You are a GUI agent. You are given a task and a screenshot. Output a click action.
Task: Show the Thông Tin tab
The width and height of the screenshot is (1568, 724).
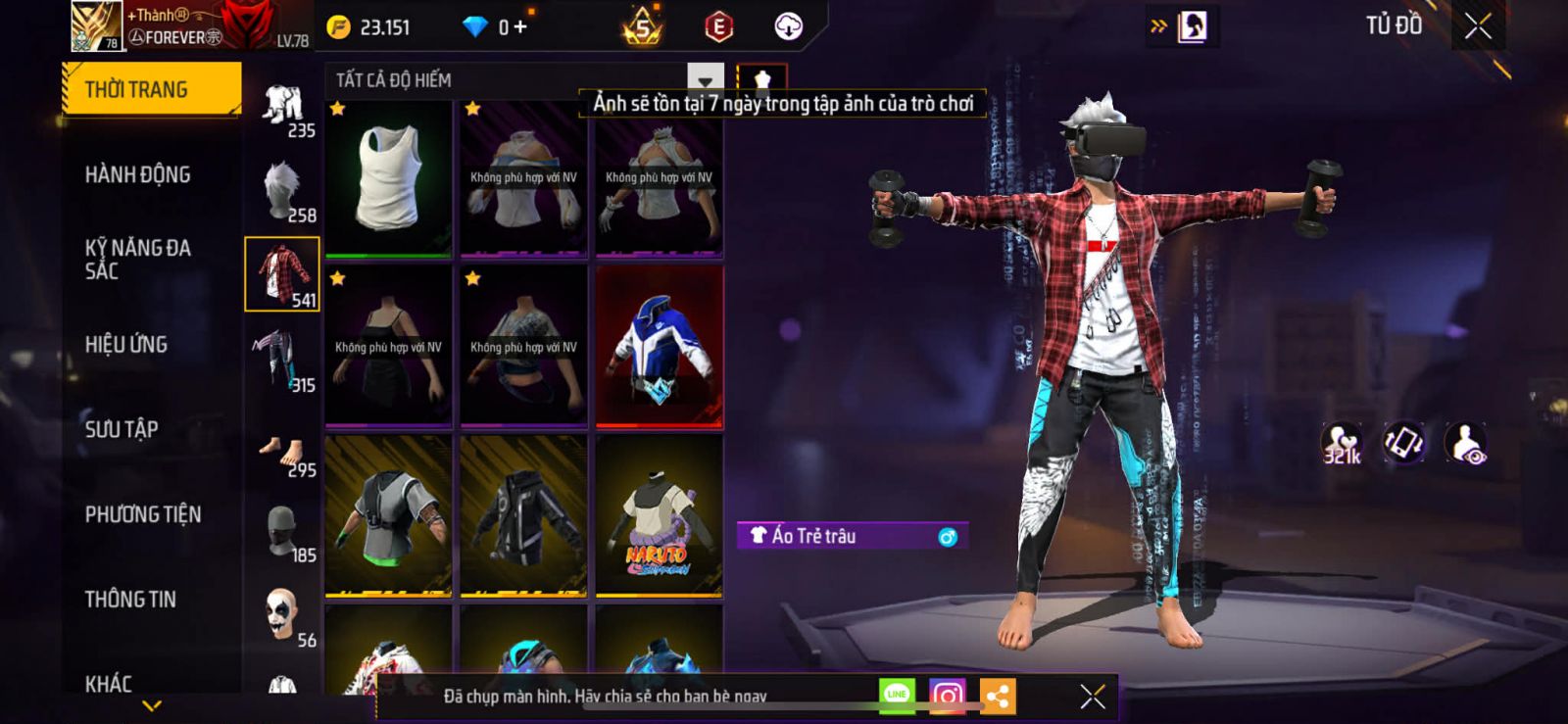pos(130,600)
